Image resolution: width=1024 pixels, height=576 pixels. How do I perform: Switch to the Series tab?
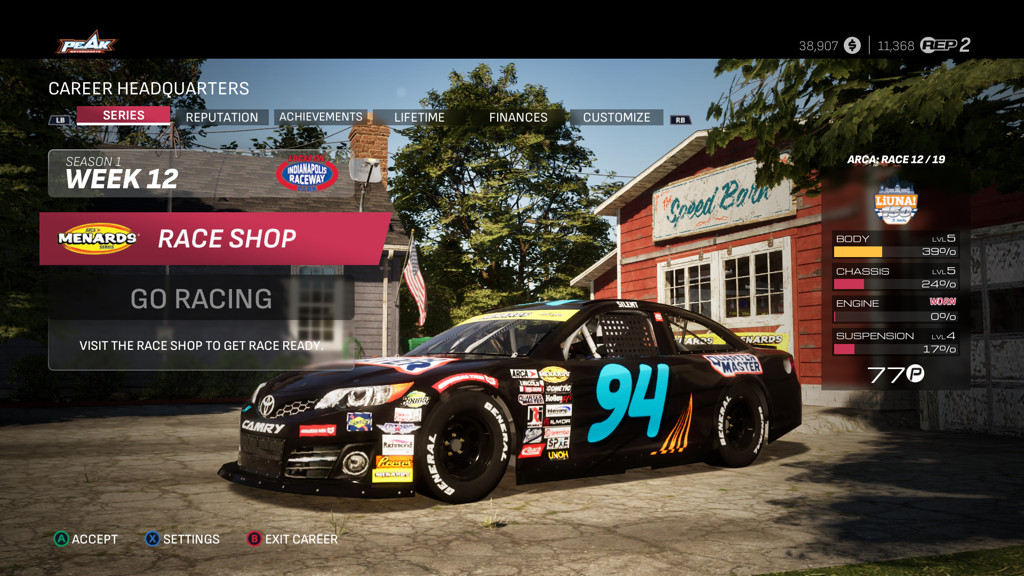(x=123, y=116)
